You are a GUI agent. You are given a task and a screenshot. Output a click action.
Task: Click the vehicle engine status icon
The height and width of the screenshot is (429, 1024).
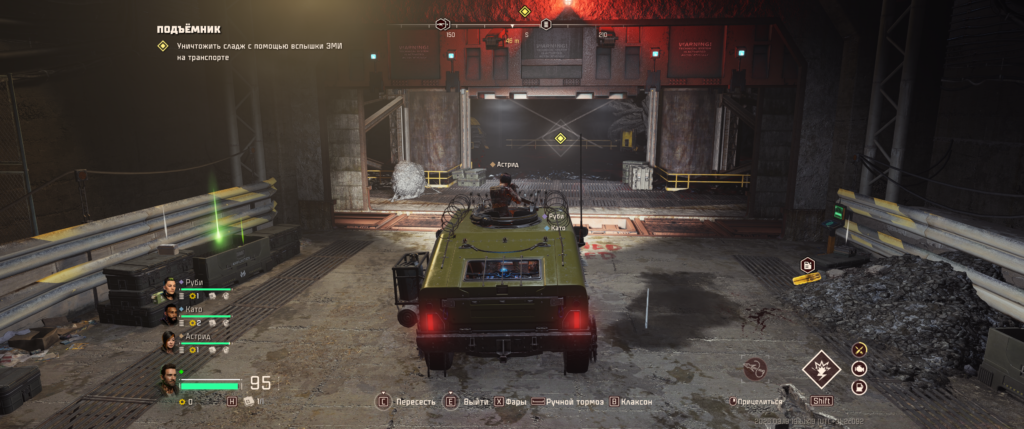858,368
